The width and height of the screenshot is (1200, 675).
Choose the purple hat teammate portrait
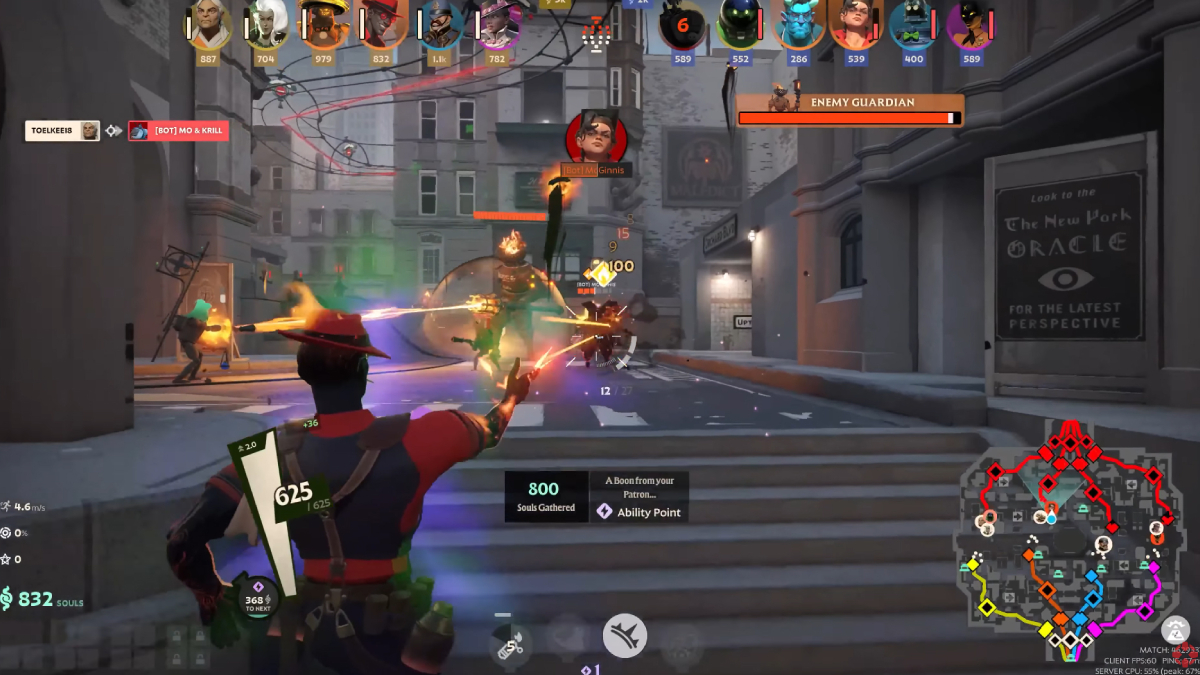(x=497, y=26)
